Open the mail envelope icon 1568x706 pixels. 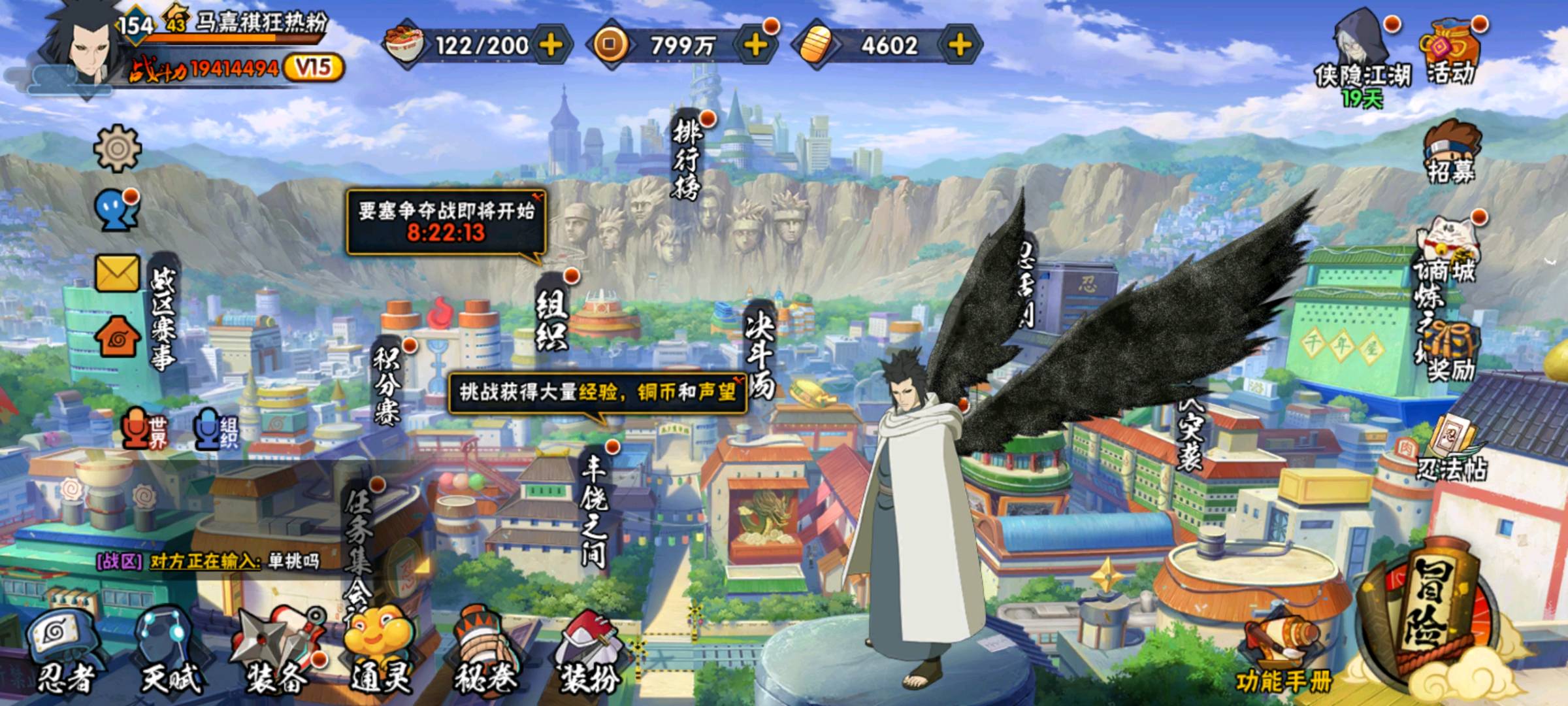(x=118, y=273)
